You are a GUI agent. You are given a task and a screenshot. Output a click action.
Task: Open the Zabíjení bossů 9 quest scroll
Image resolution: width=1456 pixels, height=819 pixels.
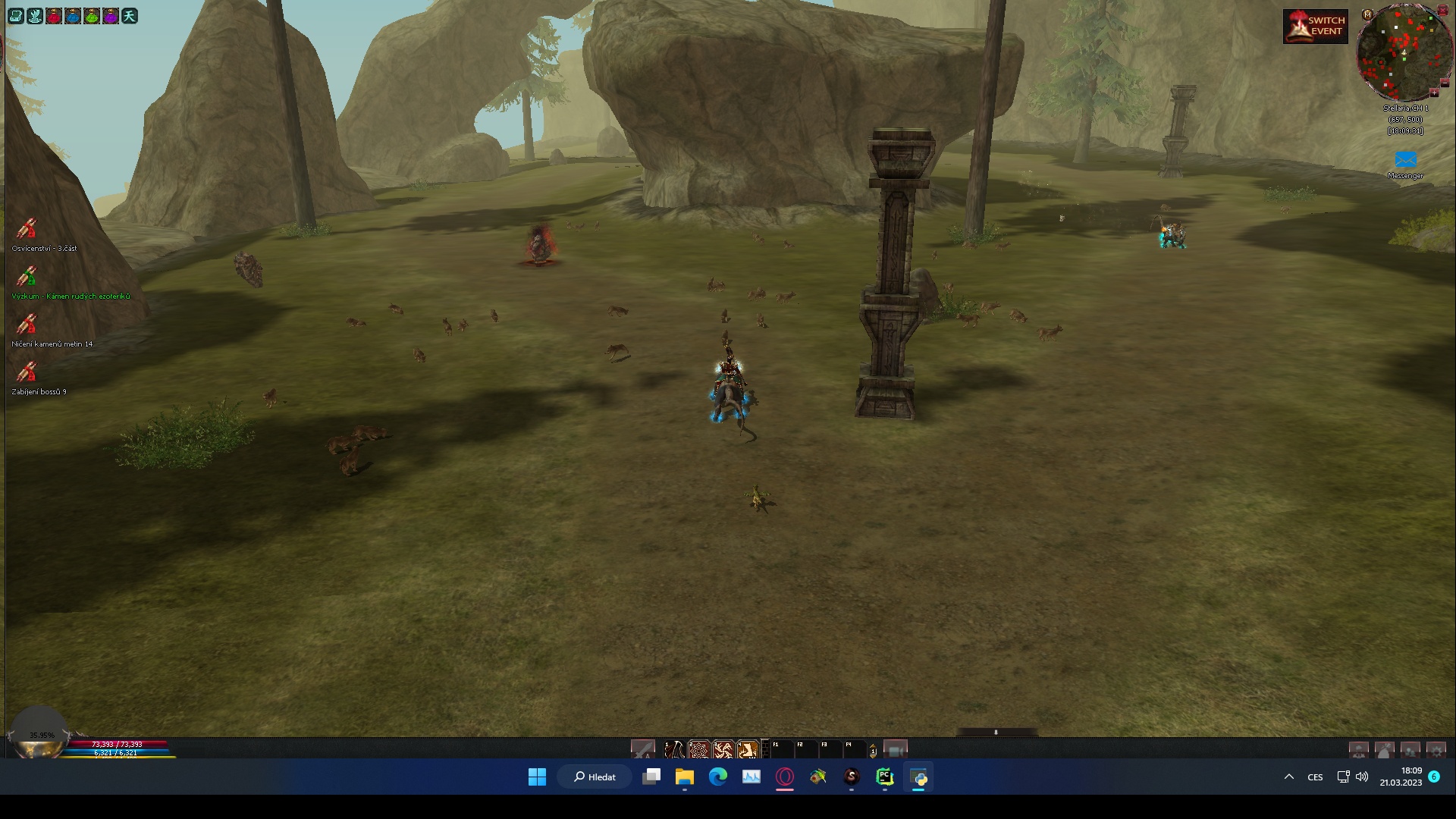point(27,372)
